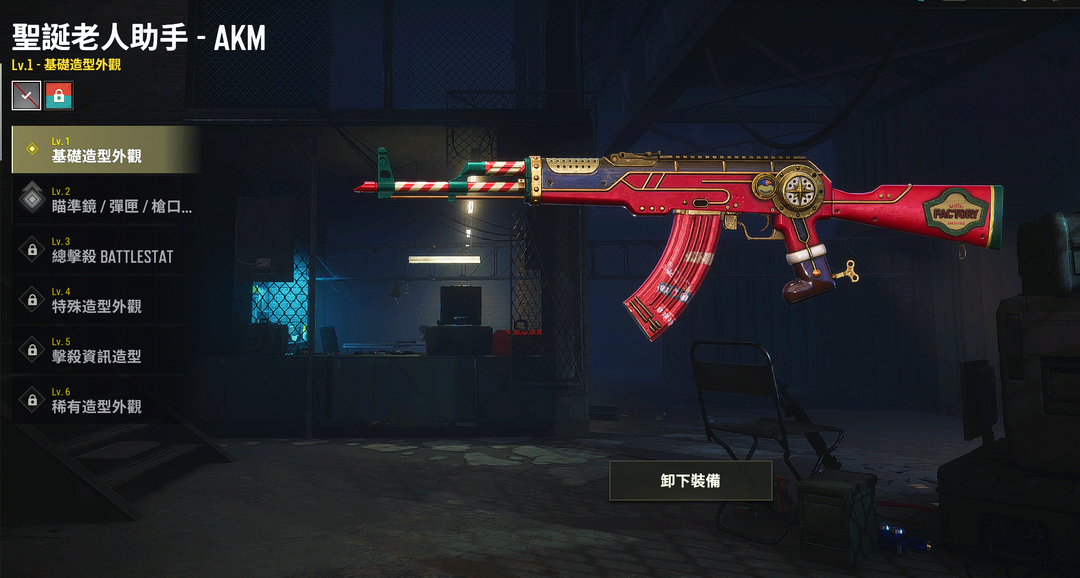Screen dimensions: 1080x578
Task: Select Lv.6 稀有造型外觀 entry
Action: click(105, 400)
